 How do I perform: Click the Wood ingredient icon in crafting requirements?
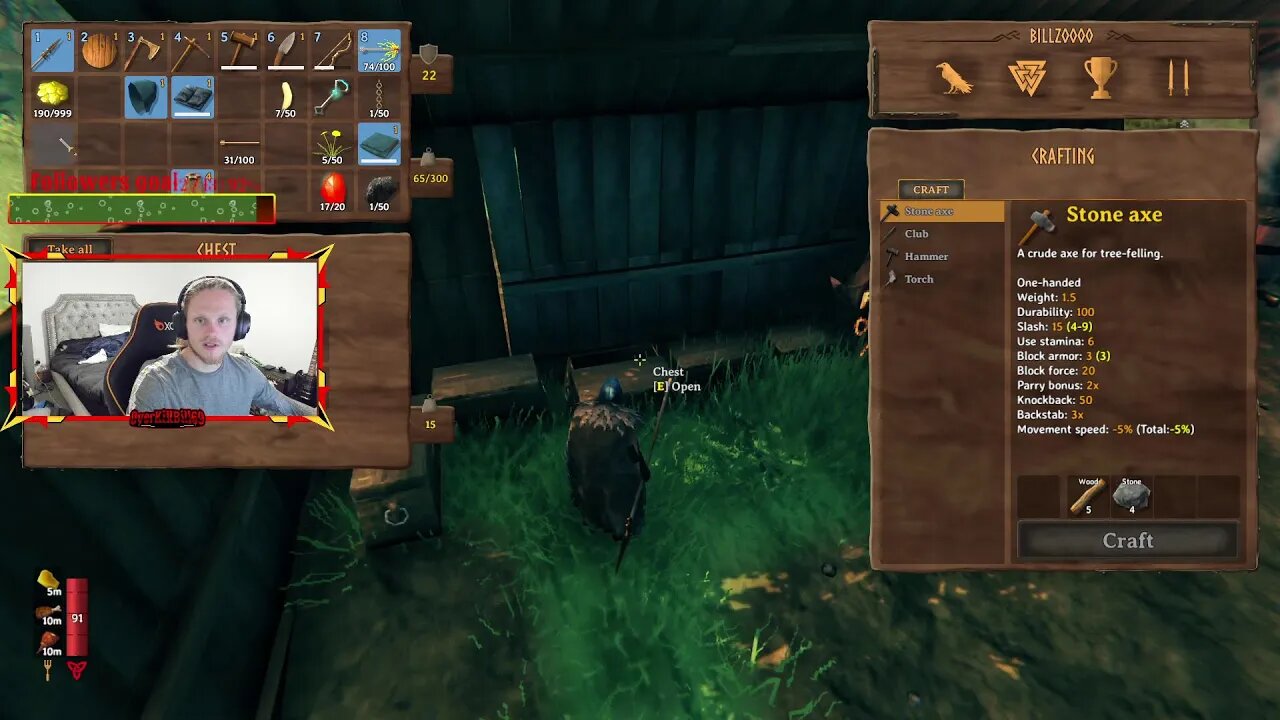pos(1087,494)
